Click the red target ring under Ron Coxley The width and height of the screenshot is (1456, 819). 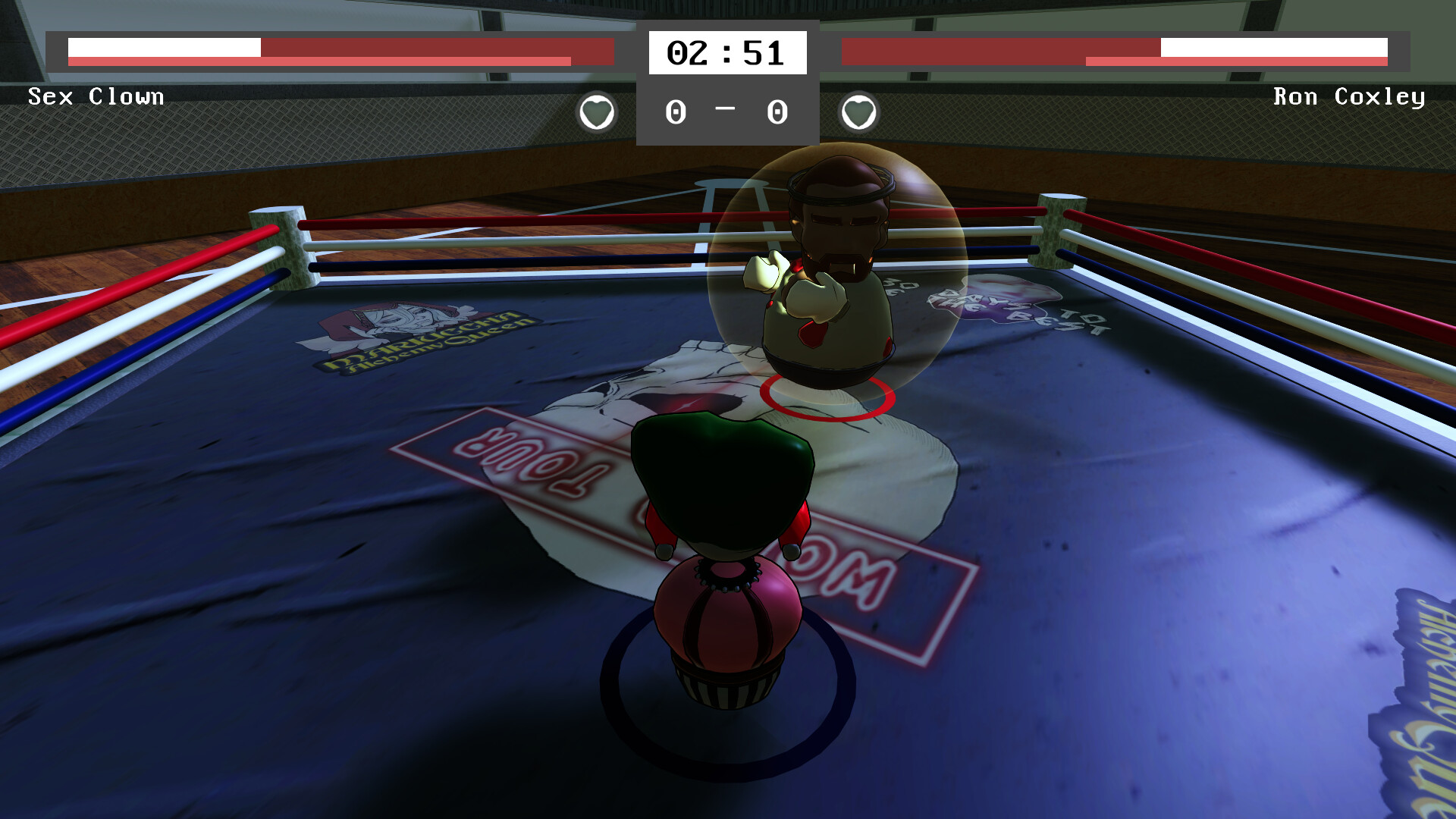coord(827,394)
